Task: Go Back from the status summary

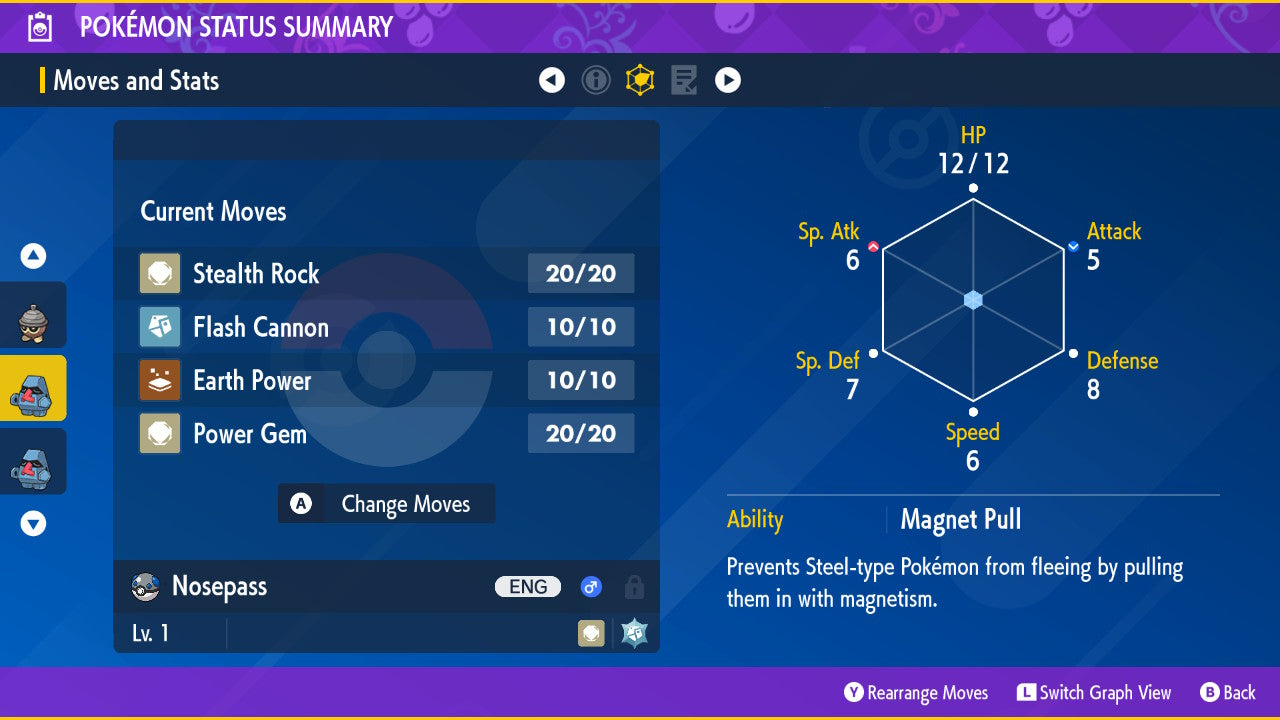Action: (1227, 692)
